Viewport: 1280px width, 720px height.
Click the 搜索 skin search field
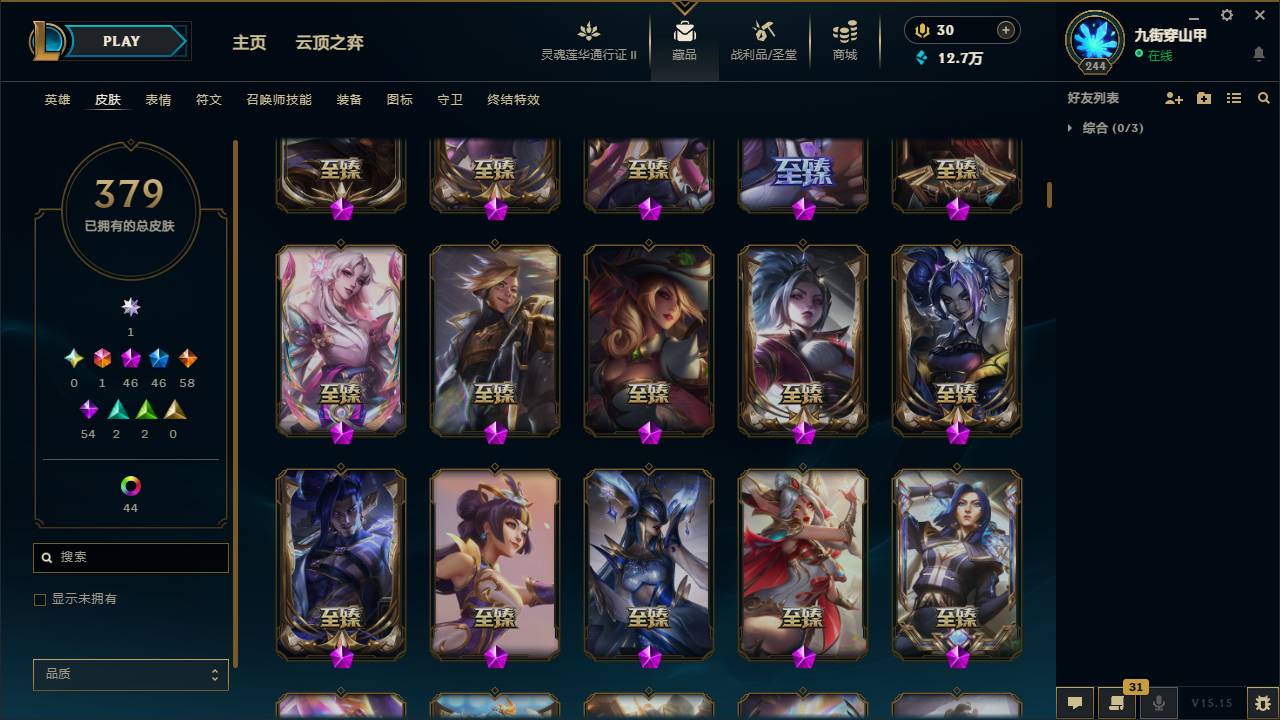[130, 557]
